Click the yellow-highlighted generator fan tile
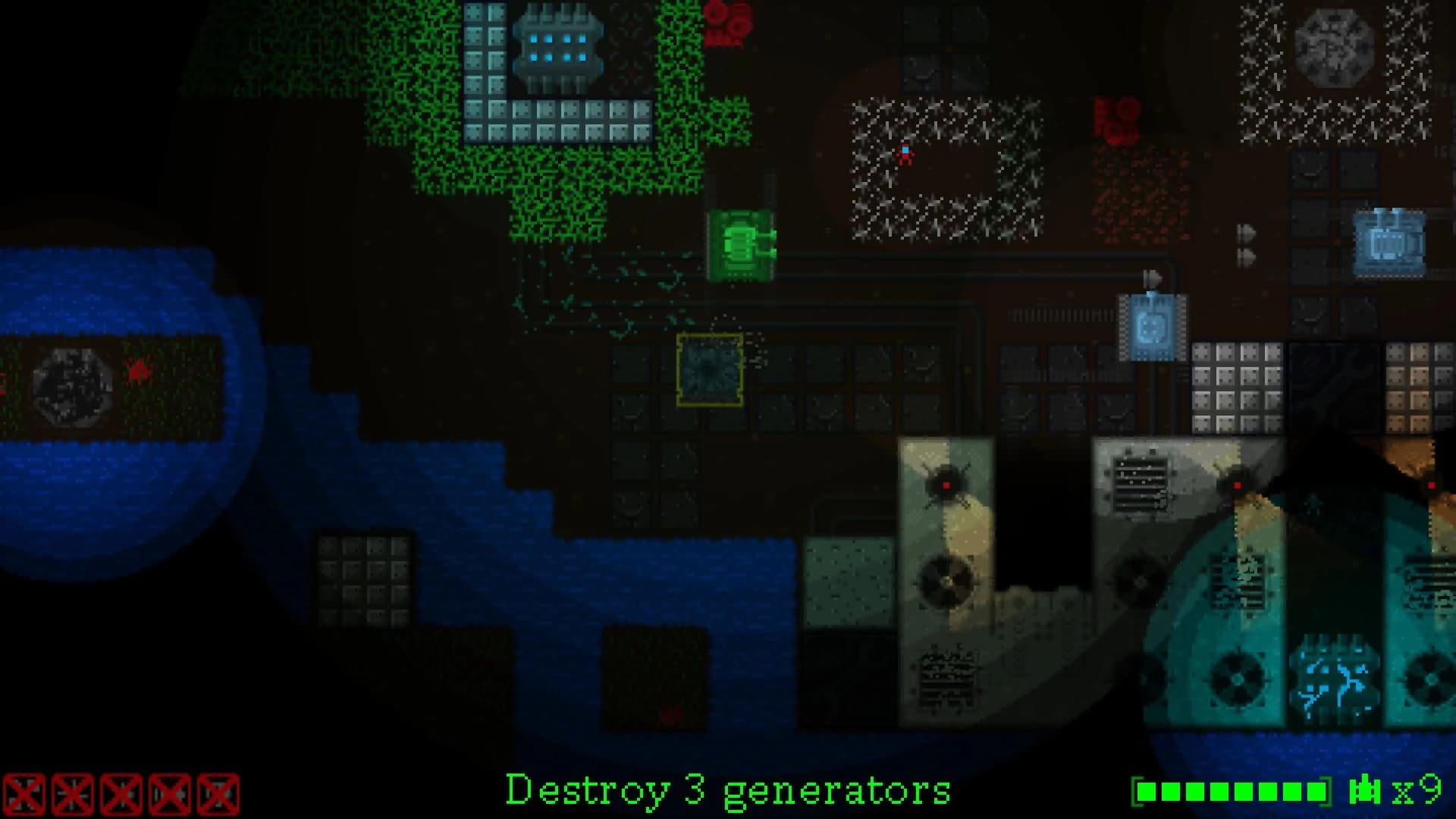Screen dimensions: 1456x819 [x=711, y=369]
